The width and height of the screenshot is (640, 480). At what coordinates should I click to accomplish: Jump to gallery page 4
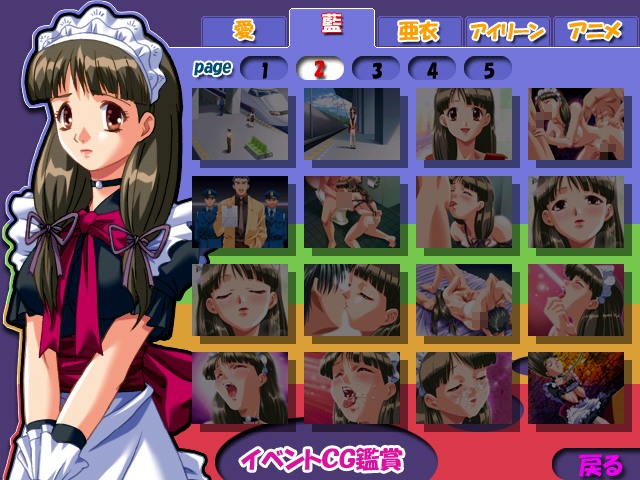432,69
